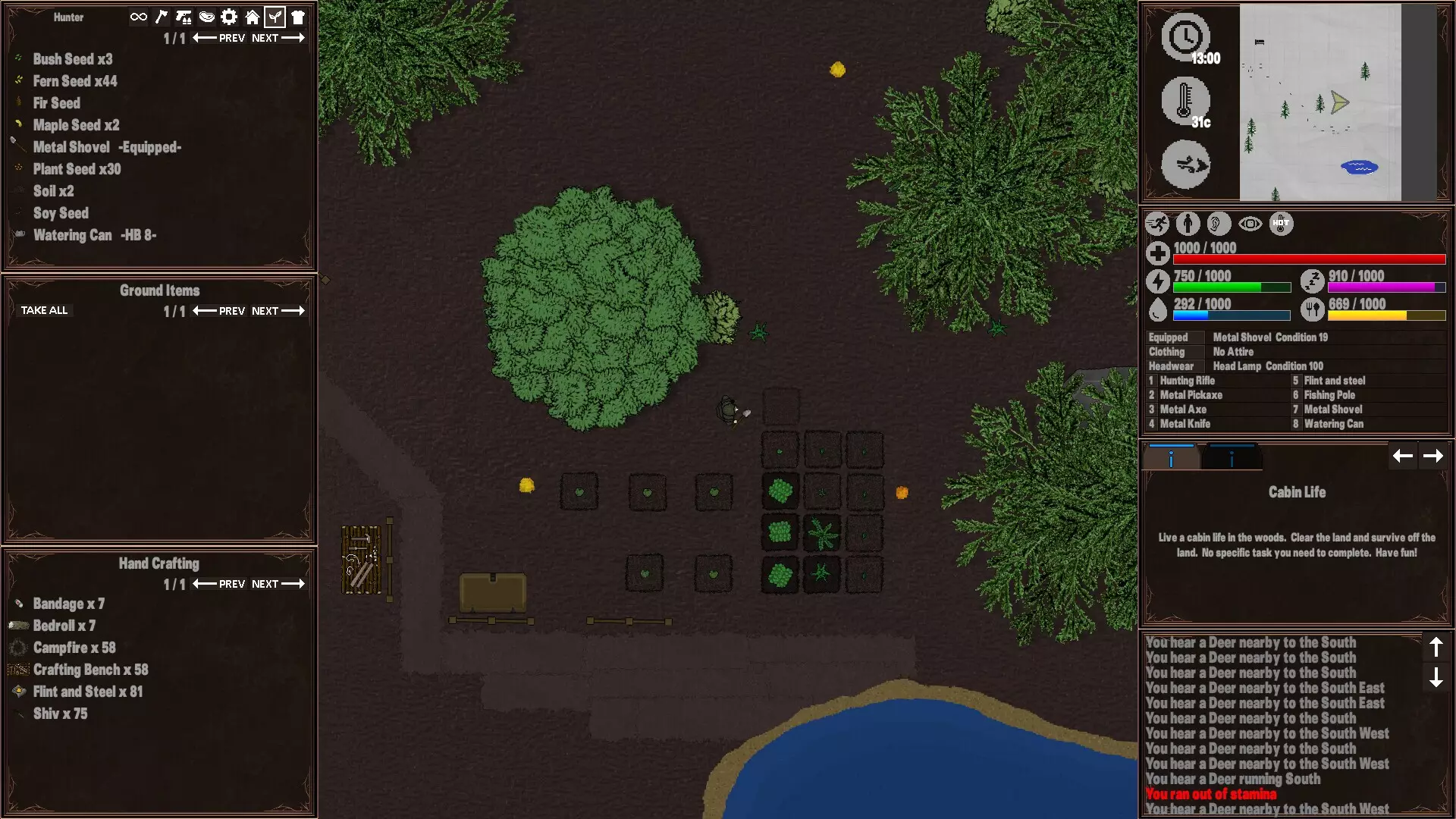Click the clock icon showing 13:00
The height and width of the screenshot is (819, 1456).
point(1187,36)
